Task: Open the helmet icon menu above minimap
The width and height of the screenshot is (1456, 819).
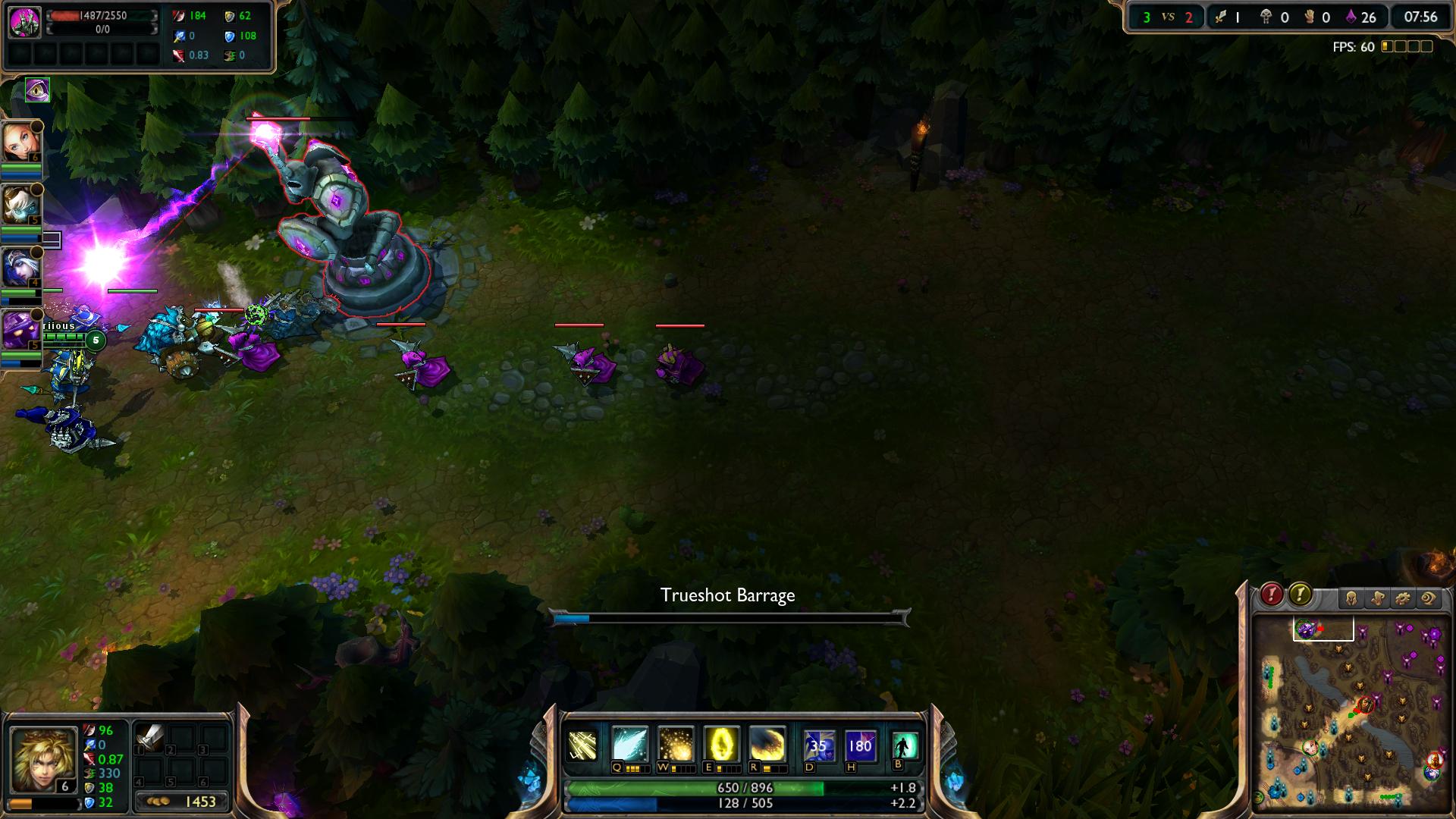Action: (1351, 599)
